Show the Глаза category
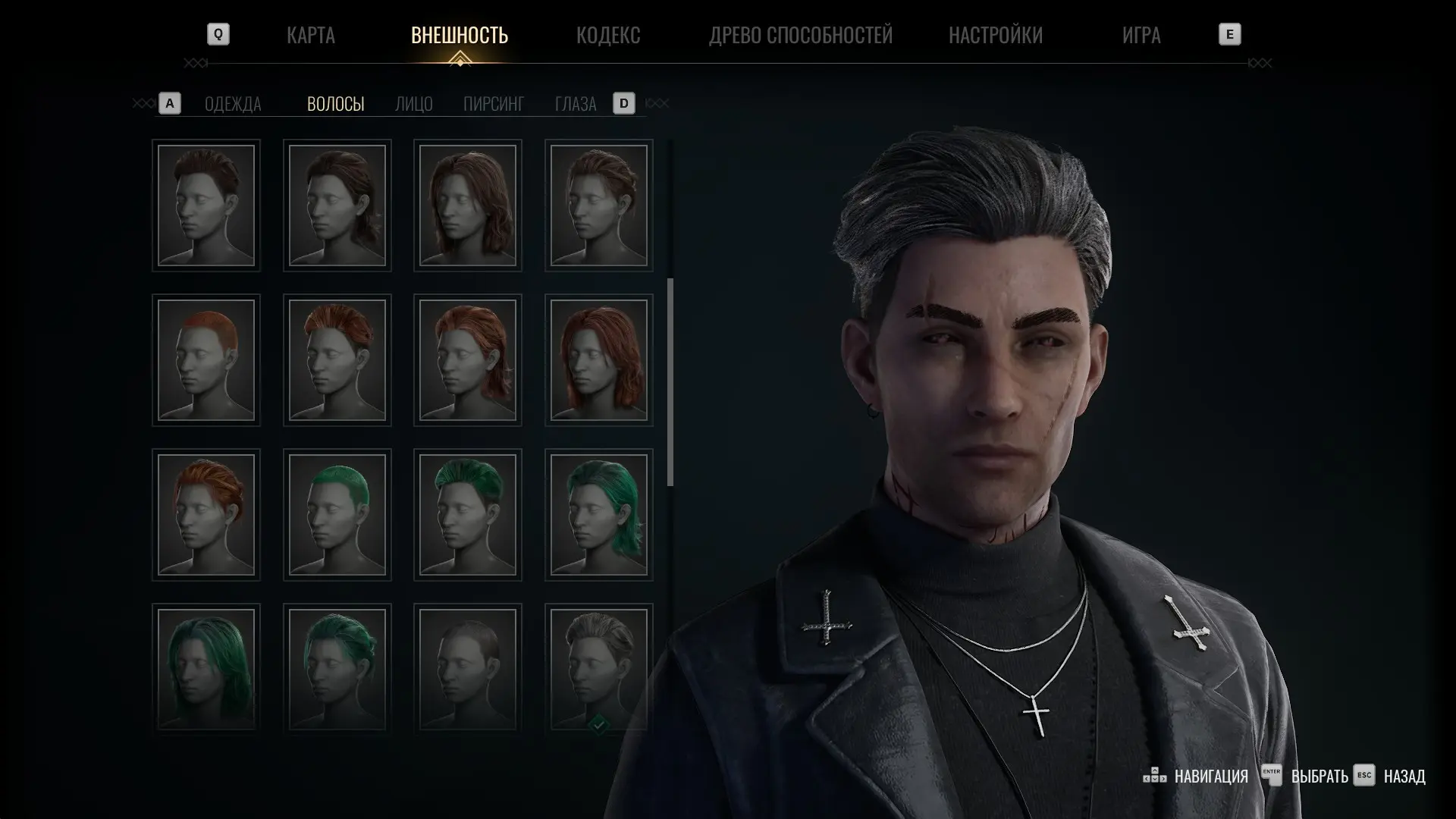This screenshot has width=1456, height=819. [x=575, y=104]
